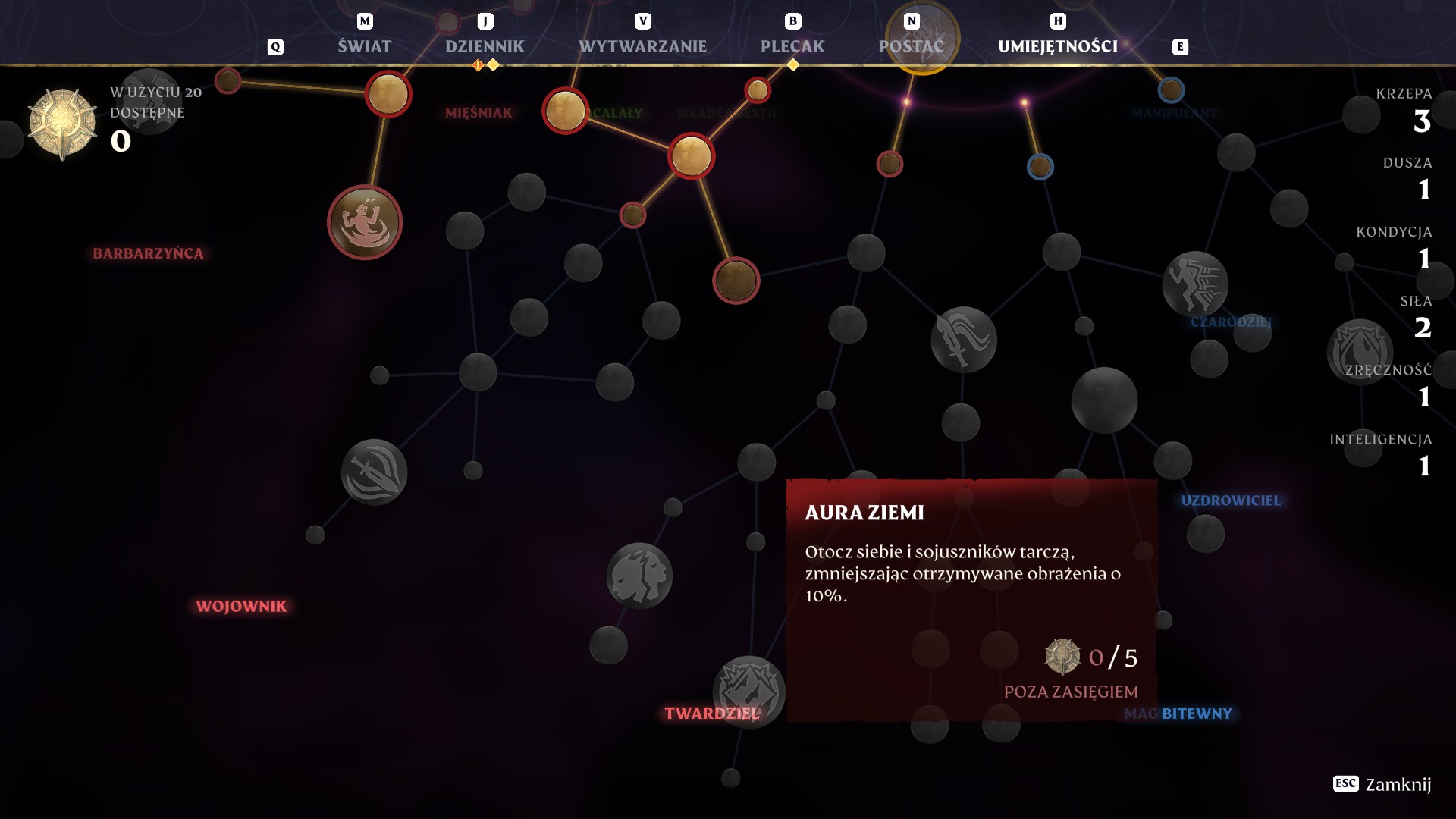The width and height of the screenshot is (1456, 819).
Task: Select the unlocked dancing figure skill node
Action: [x=365, y=222]
